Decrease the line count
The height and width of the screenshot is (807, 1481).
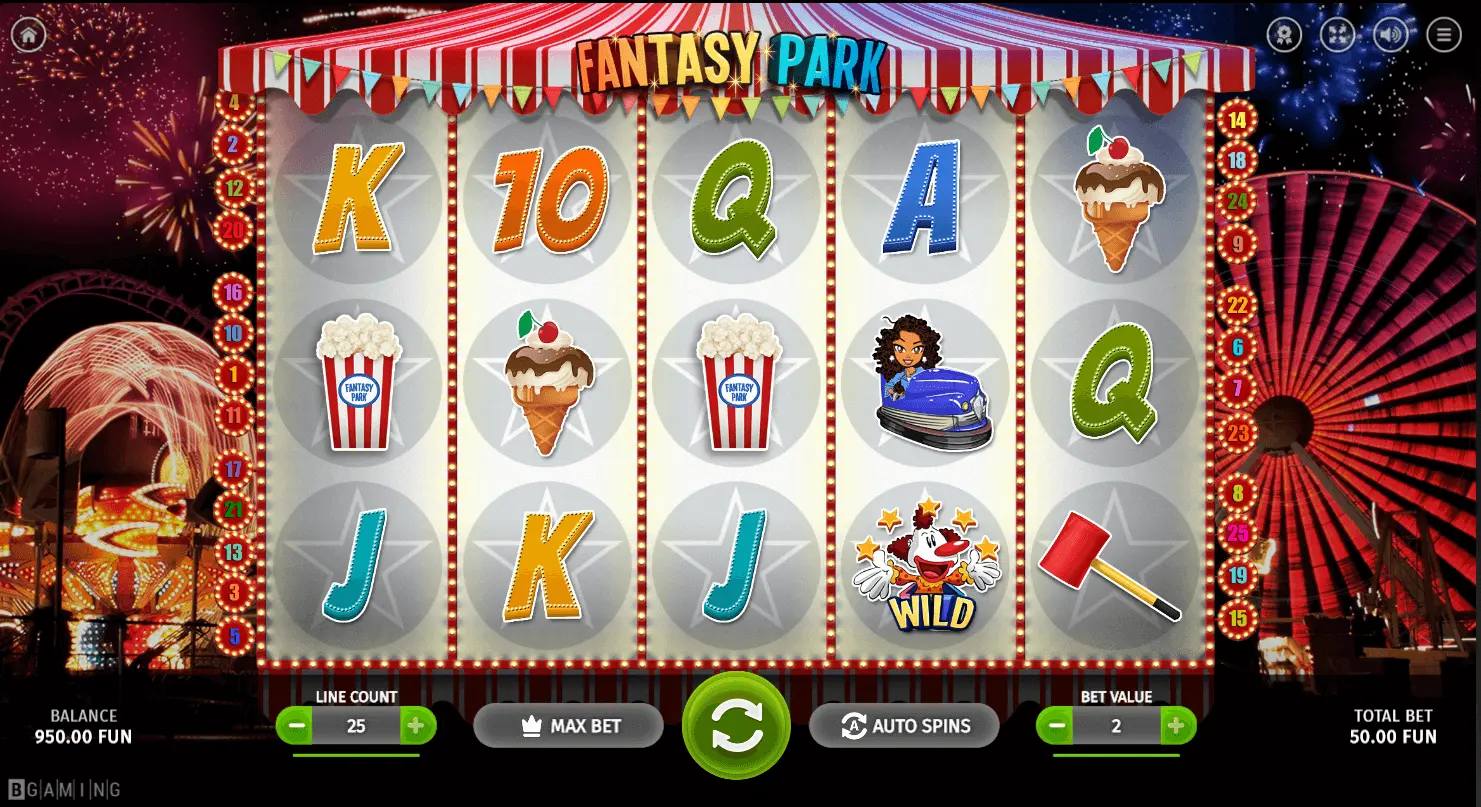(x=294, y=726)
